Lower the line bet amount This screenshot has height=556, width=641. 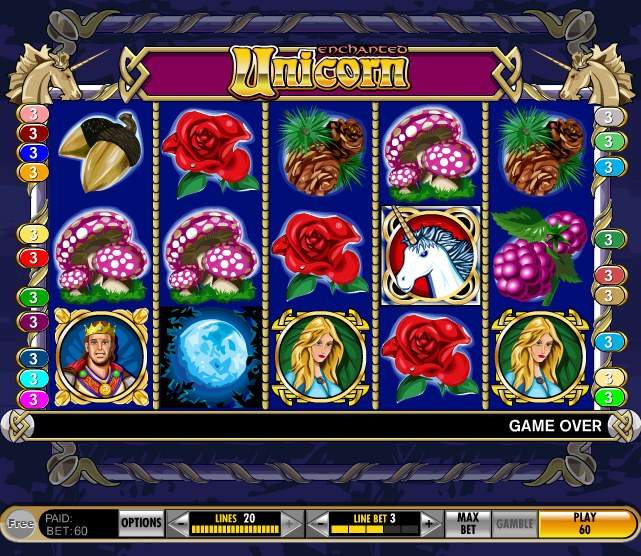tap(315, 522)
